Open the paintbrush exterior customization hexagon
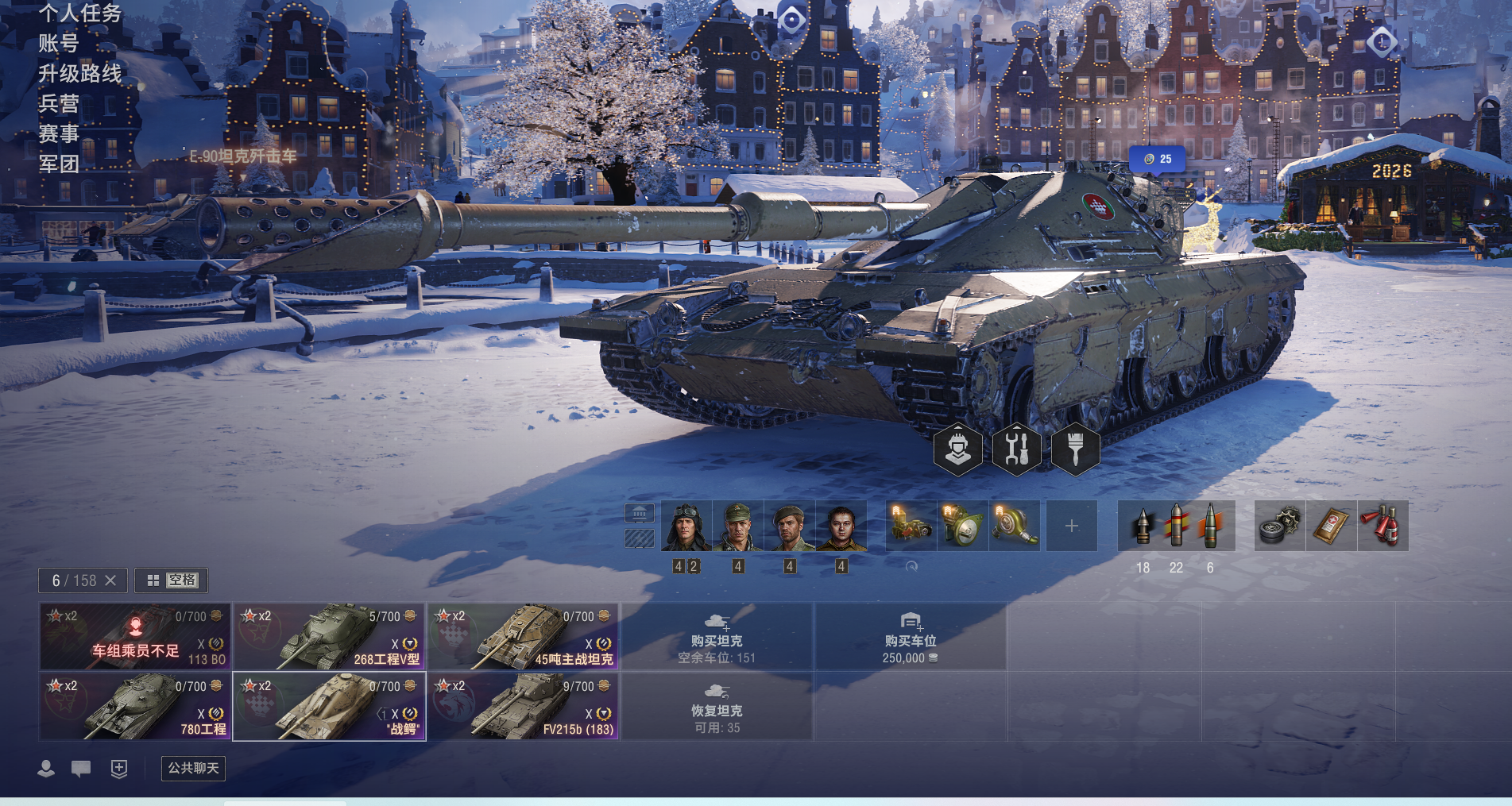Image resolution: width=1512 pixels, height=806 pixels. click(1075, 449)
